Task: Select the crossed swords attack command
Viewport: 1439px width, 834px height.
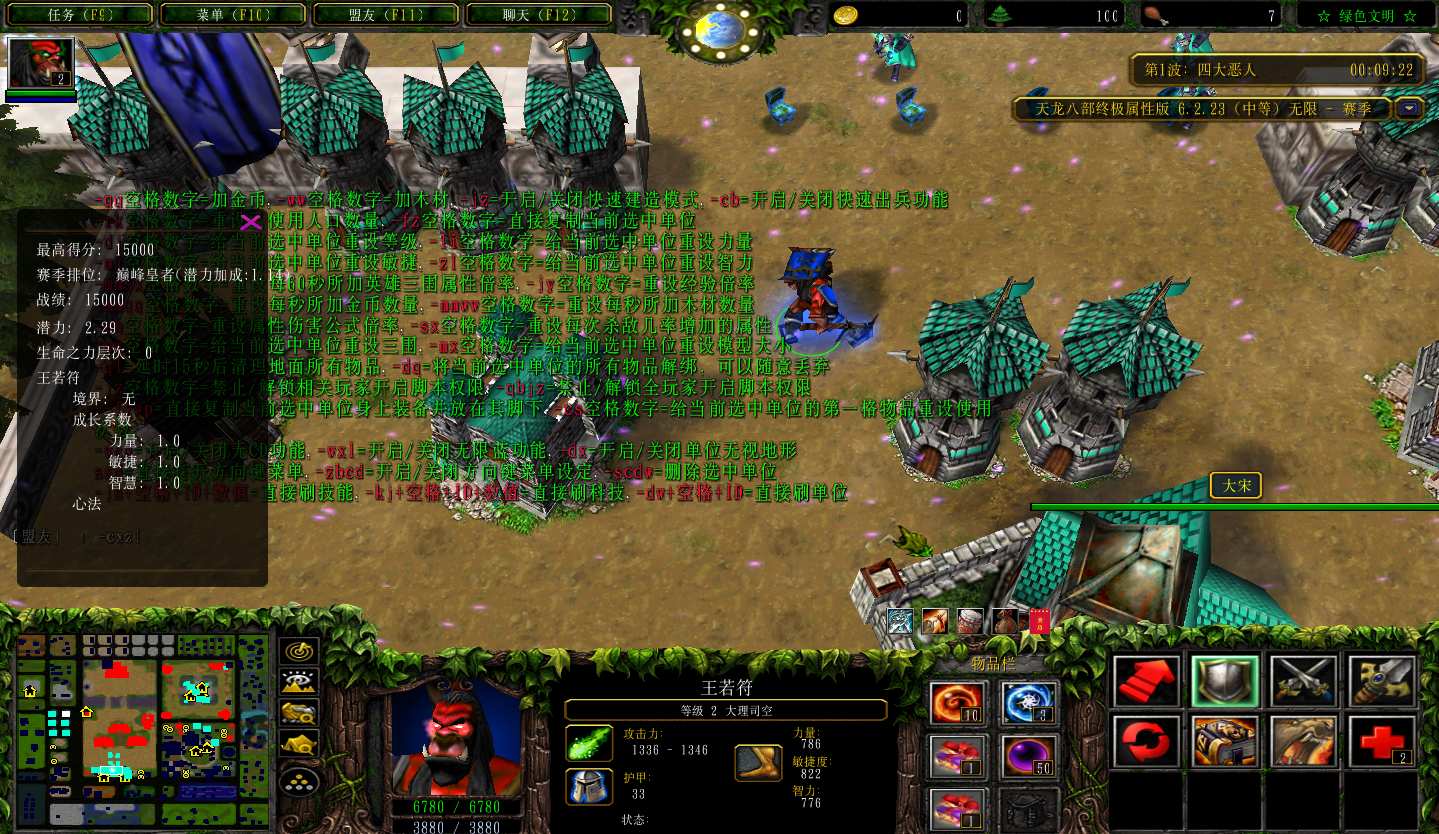Action: pyautogui.click(x=1303, y=681)
